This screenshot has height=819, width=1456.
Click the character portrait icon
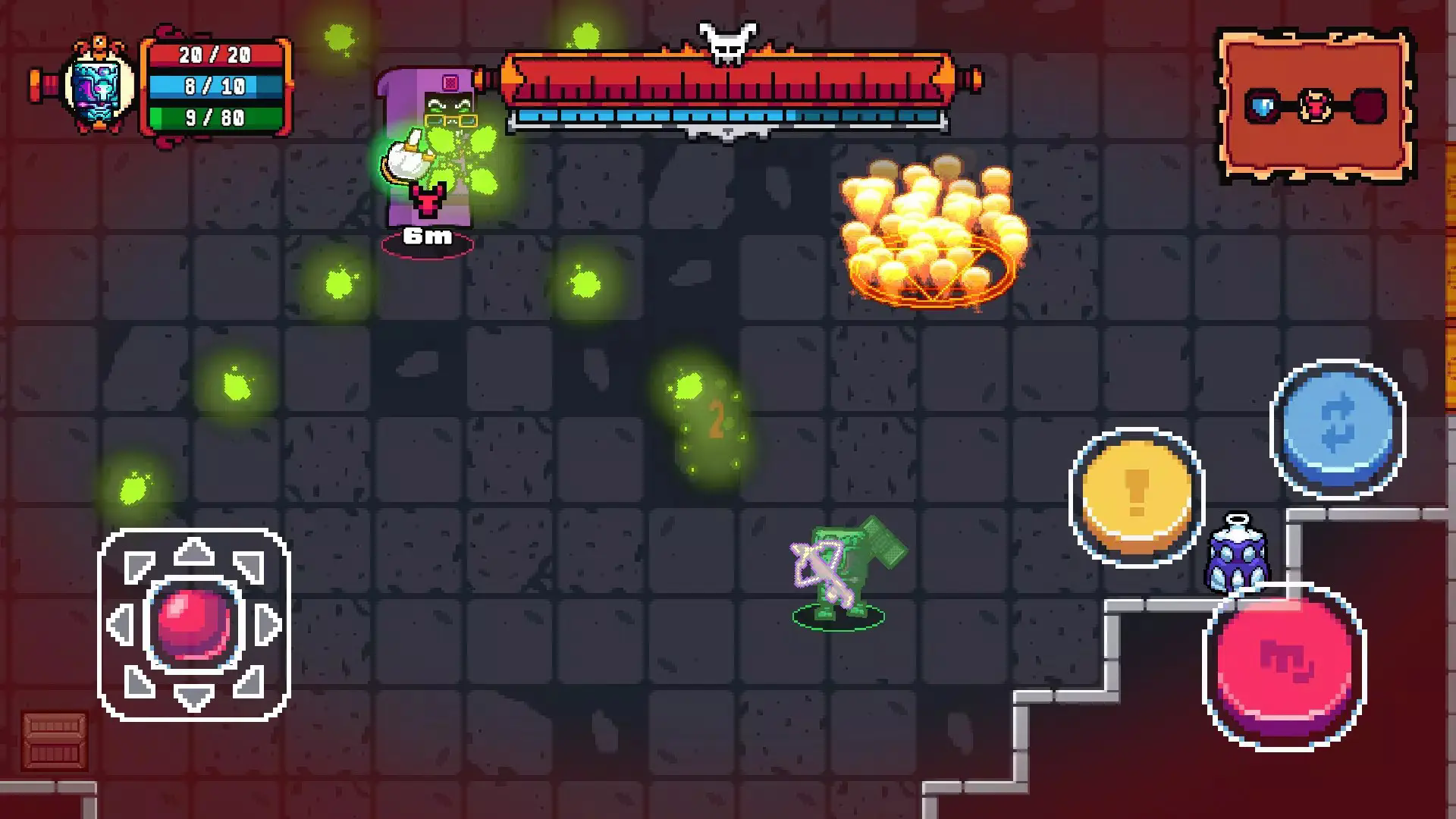click(x=100, y=85)
